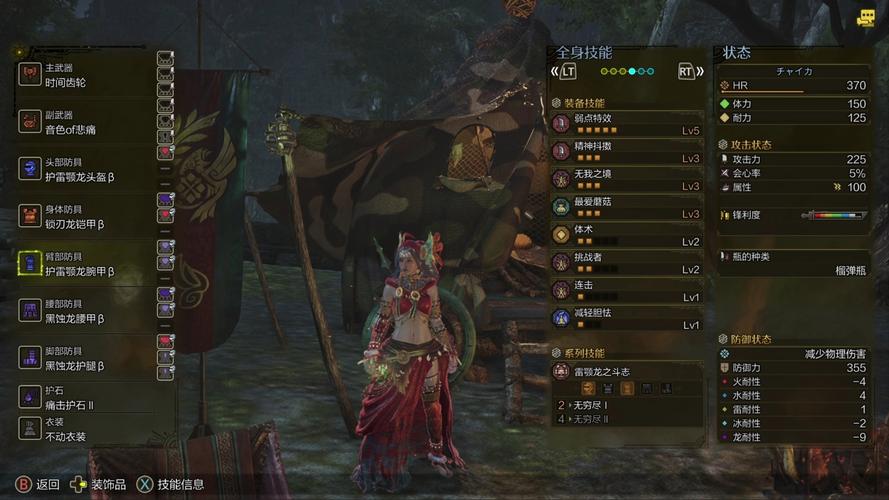
Task: Select the leg armor 黑蚀龙护腿β slot
Action: click(85, 358)
